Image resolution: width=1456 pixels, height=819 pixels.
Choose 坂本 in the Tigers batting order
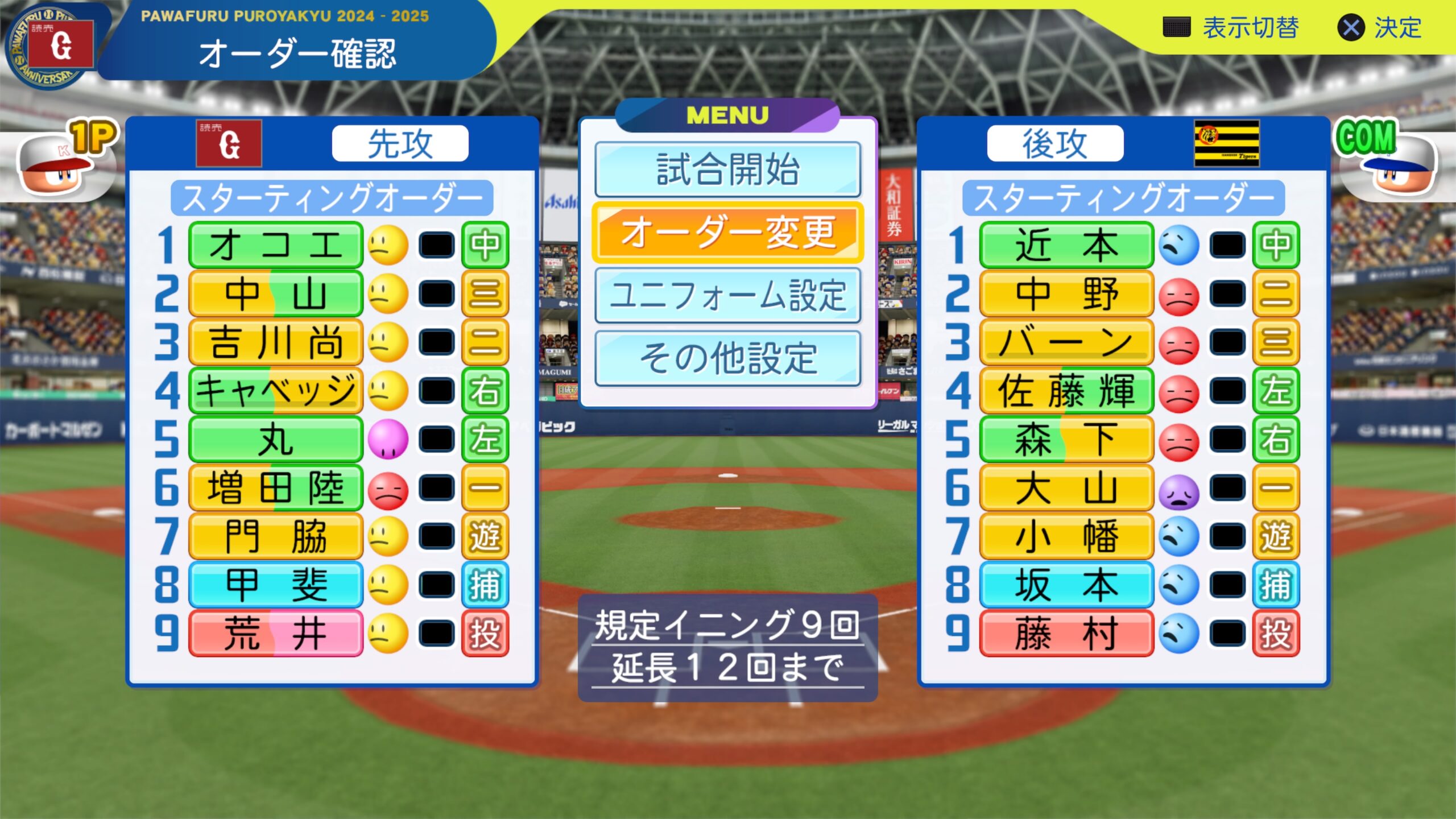[1066, 585]
